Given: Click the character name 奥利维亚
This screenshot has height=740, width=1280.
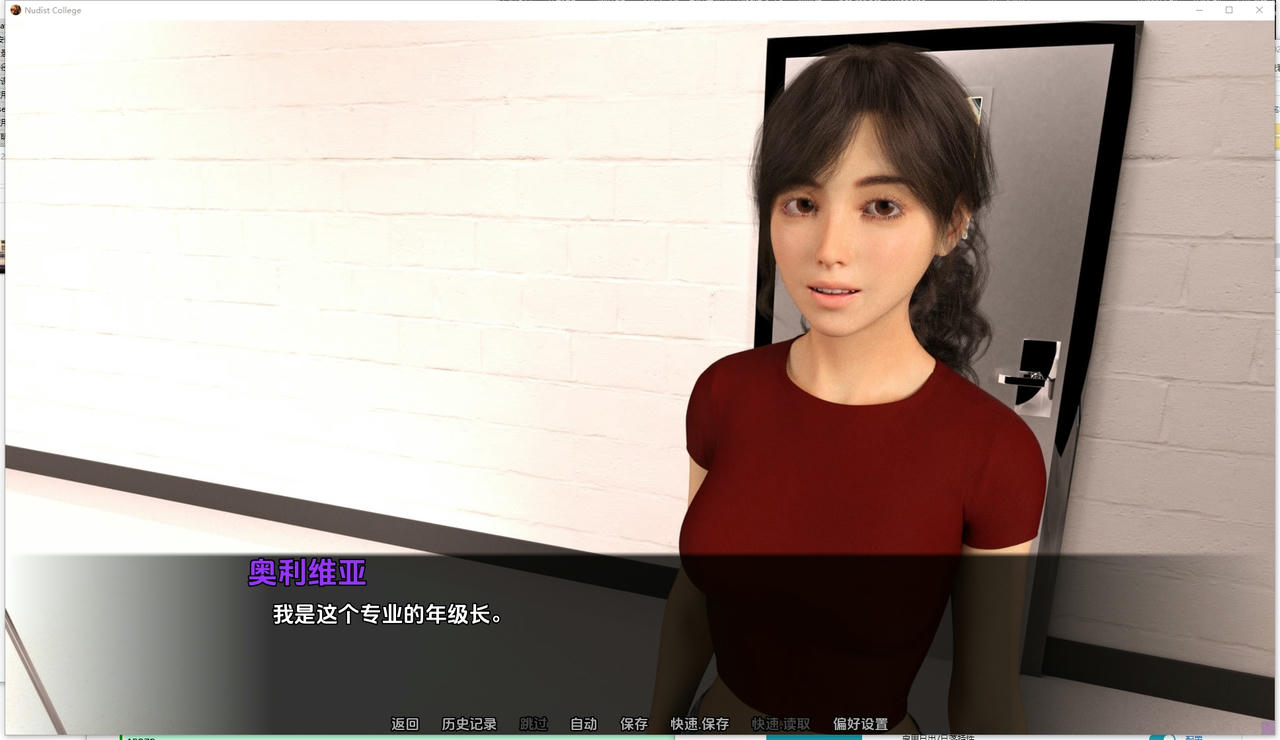Looking at the screenshot, I should coord(306,574).
